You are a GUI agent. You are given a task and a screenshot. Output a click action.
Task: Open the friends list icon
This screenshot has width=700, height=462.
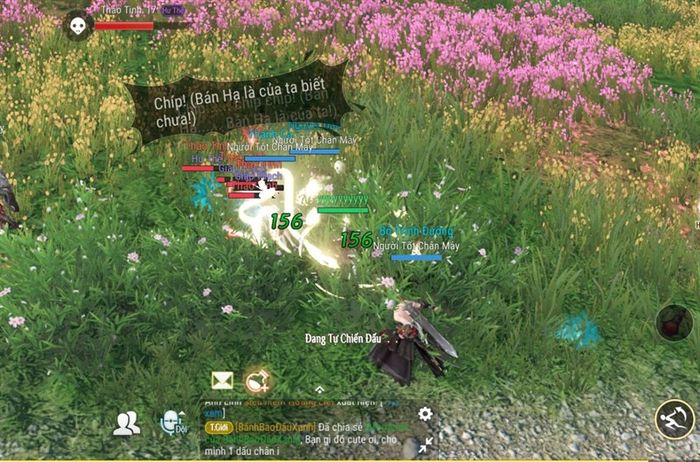(x=126, y=423)
